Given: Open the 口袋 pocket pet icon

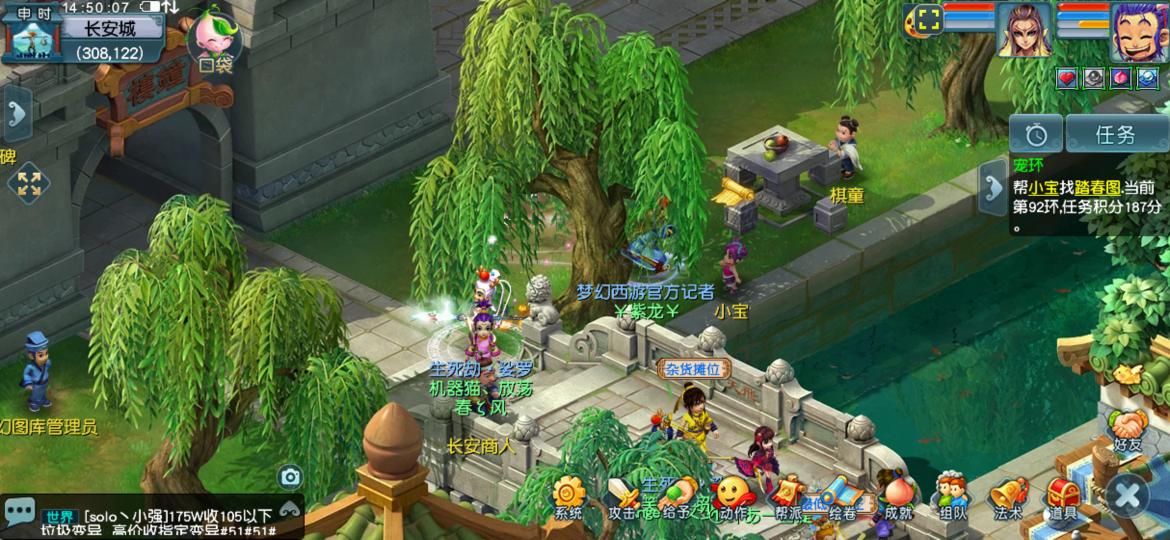Looking at the screenshot, I should tap(215, 40).
